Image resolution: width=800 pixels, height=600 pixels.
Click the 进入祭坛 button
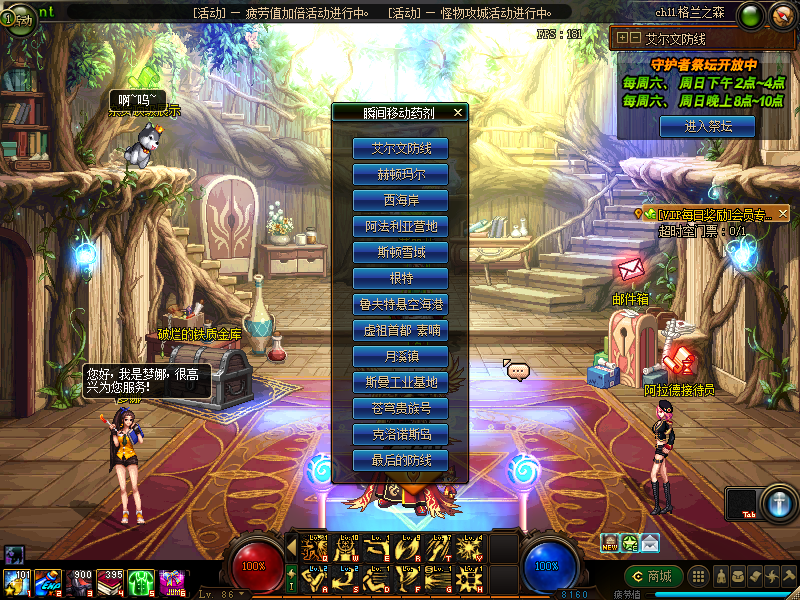coord(707,126)
